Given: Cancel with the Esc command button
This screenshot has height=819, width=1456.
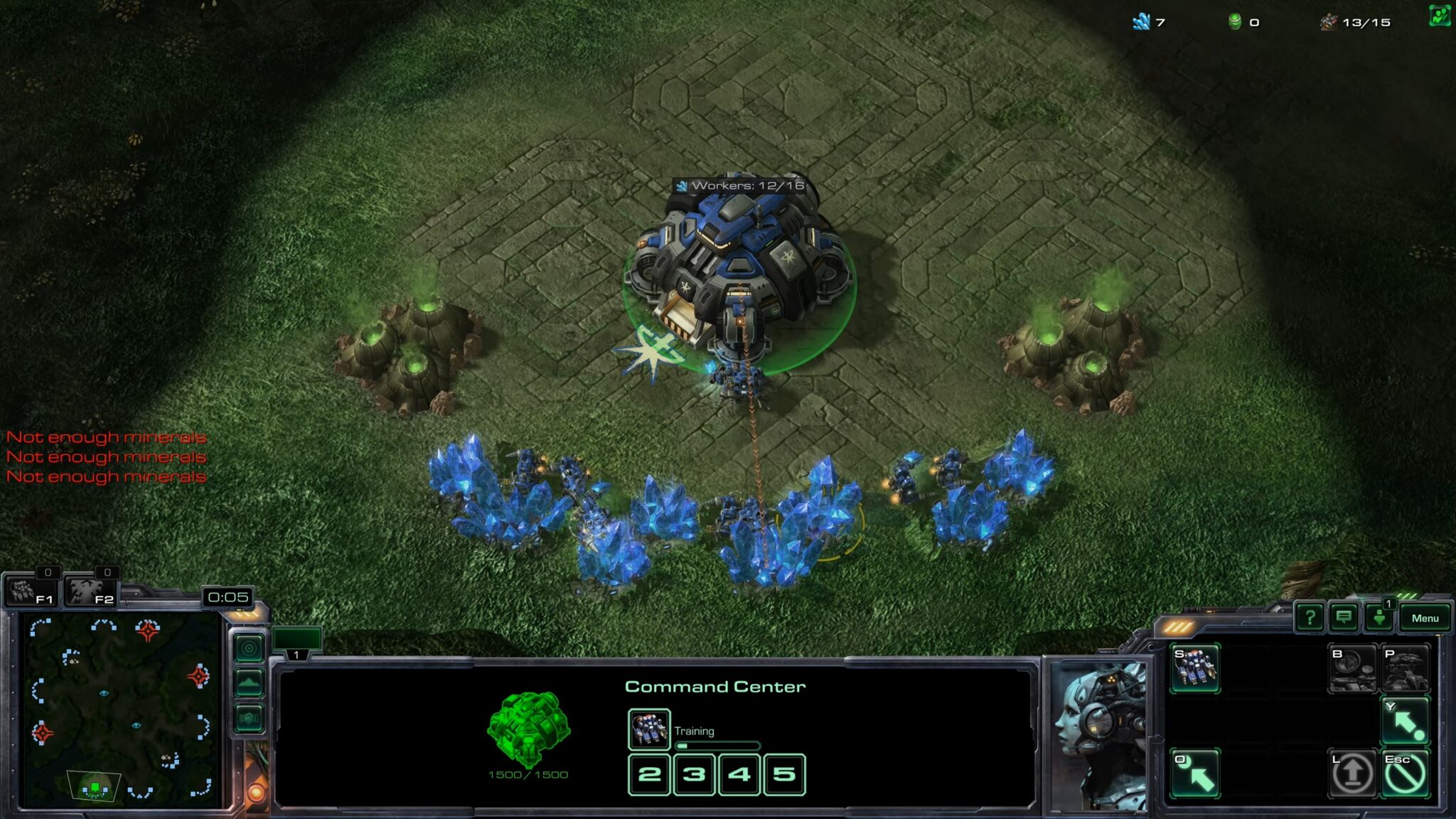Looking at the screenshot, I should tap(1404, 772).
